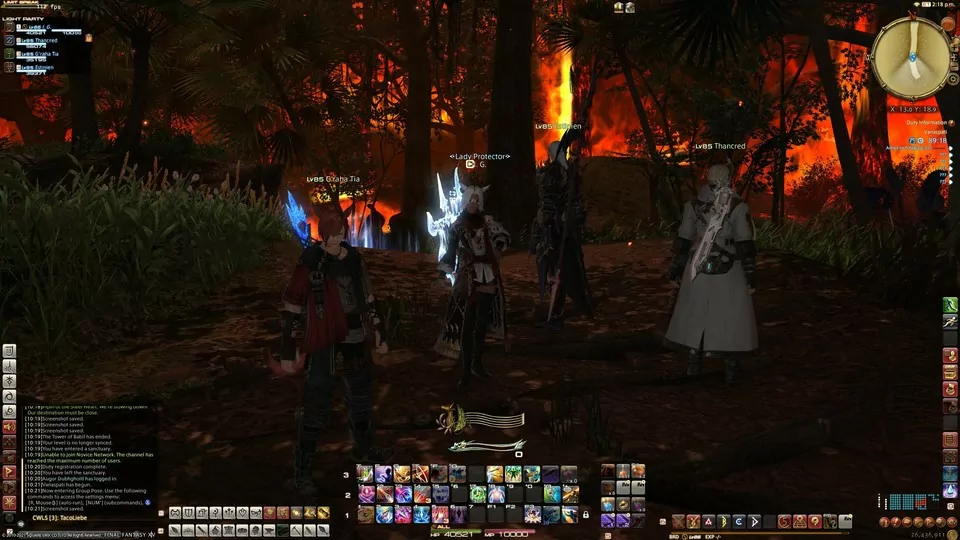Toggle the hotbar padlock icon
This screenshot has width=960, height=540.
pos(585,515)
